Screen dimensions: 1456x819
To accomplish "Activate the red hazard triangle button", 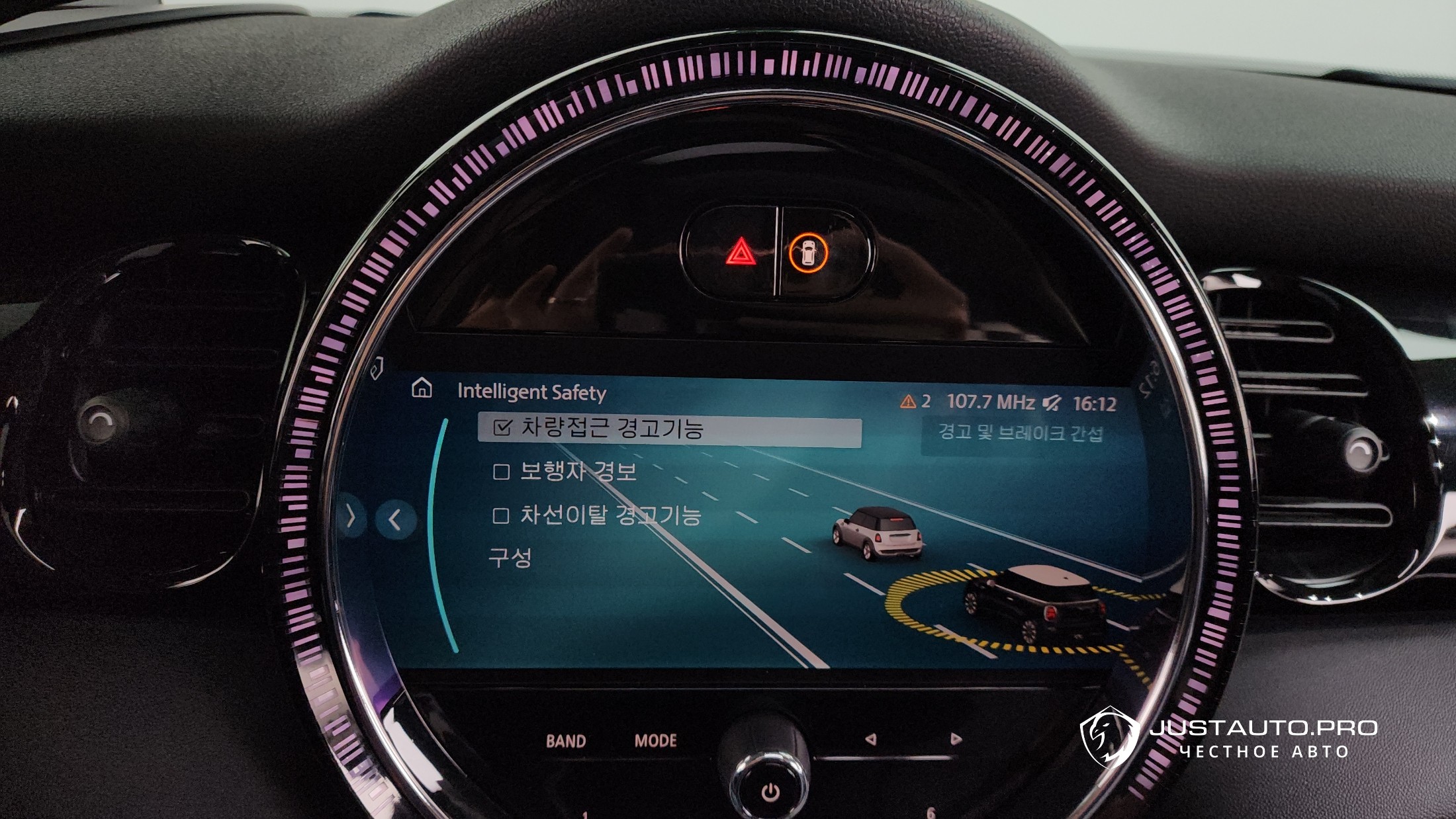I will 741,253.
